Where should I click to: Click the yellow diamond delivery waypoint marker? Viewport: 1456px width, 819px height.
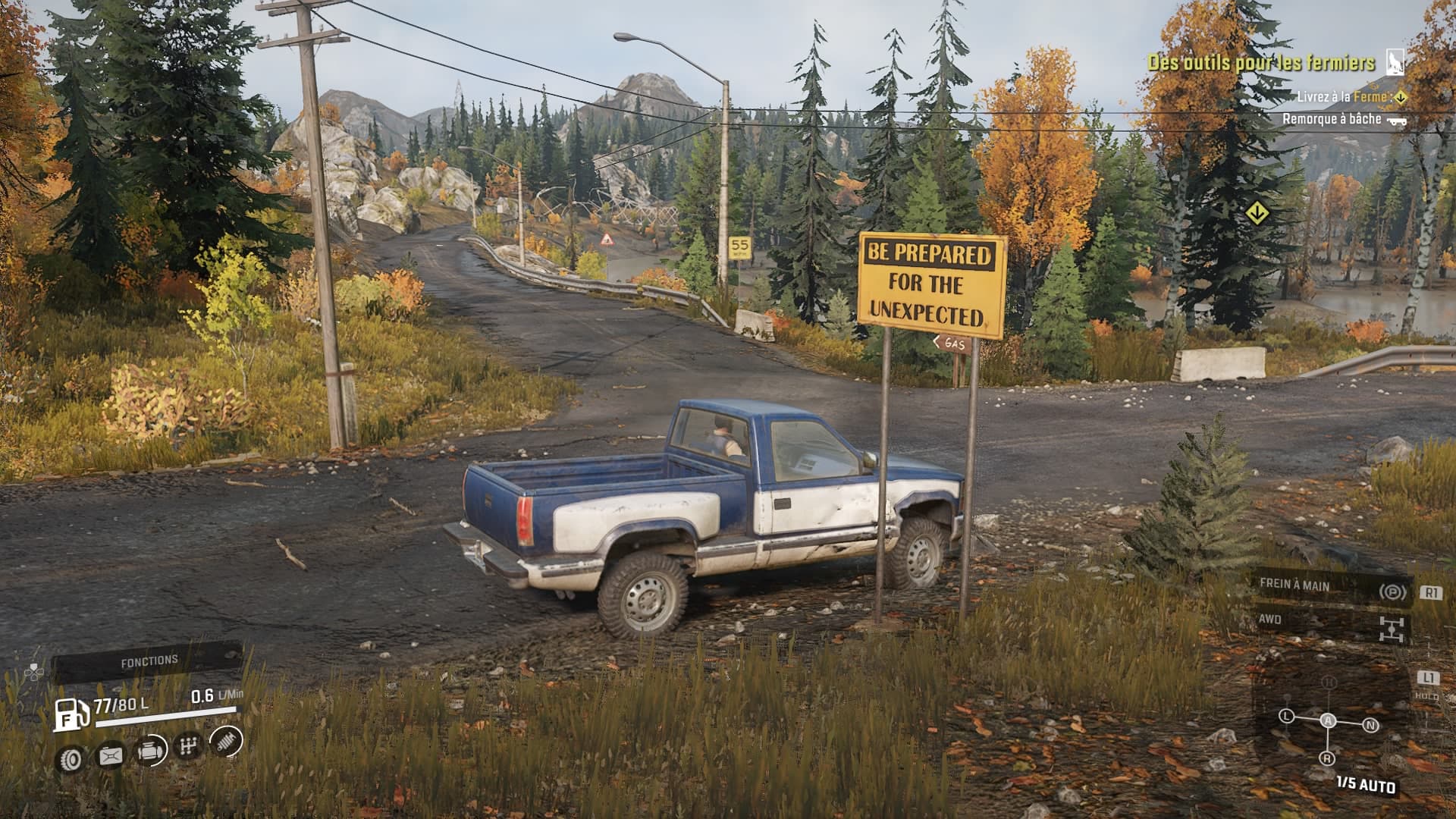point(1257,213)
